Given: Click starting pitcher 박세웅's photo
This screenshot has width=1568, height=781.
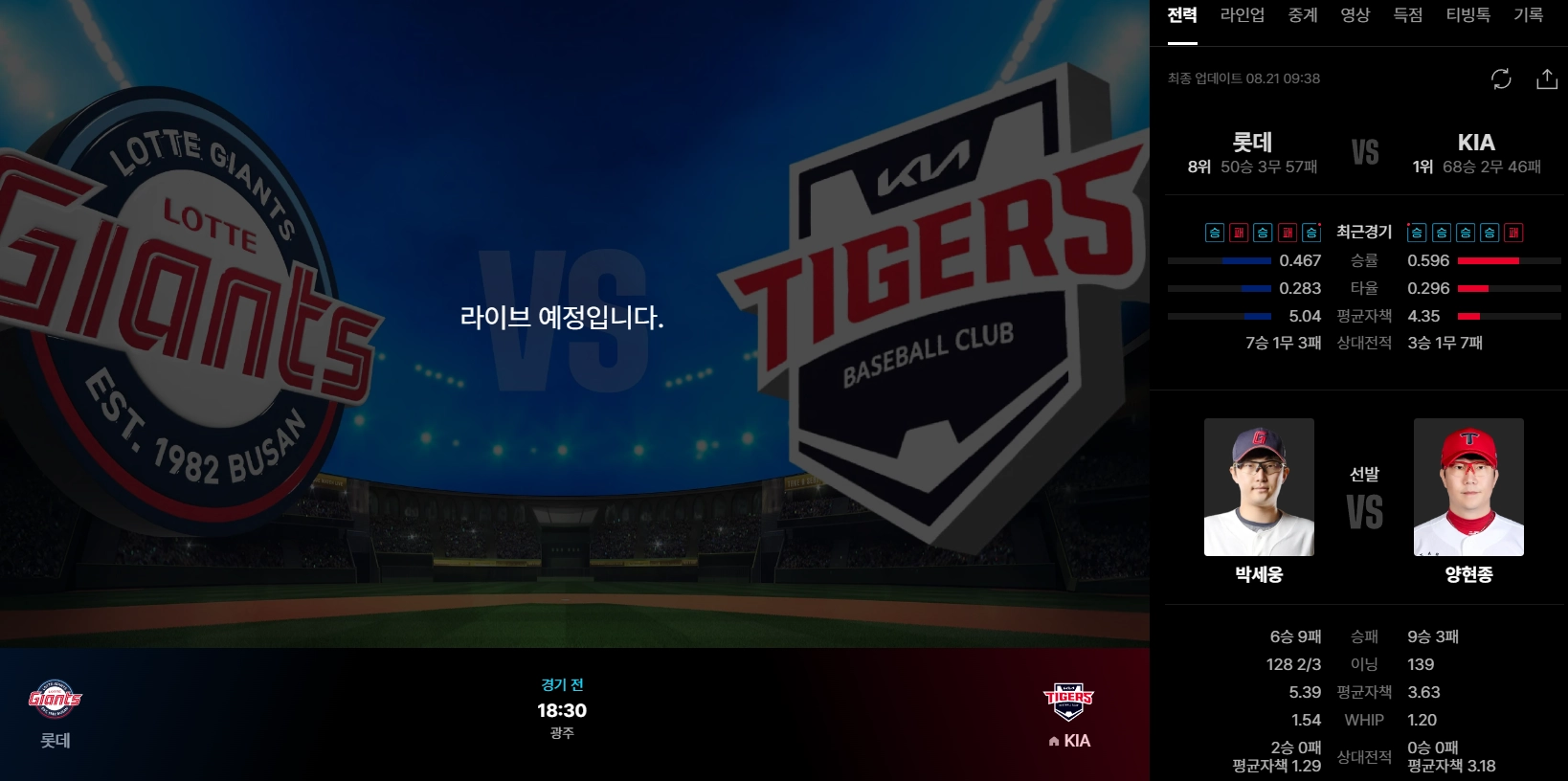Looking at the screenshot, I should [1257, 487].
